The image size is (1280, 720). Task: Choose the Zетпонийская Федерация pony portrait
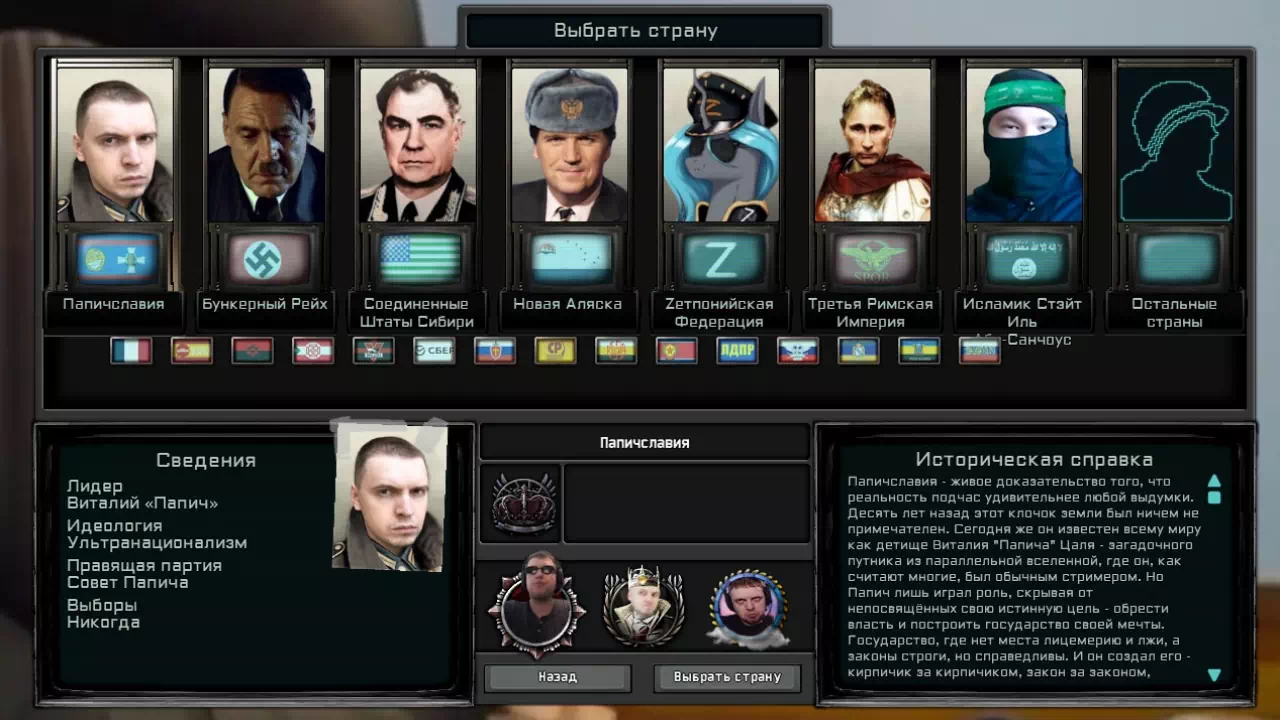tap(721, 144)
